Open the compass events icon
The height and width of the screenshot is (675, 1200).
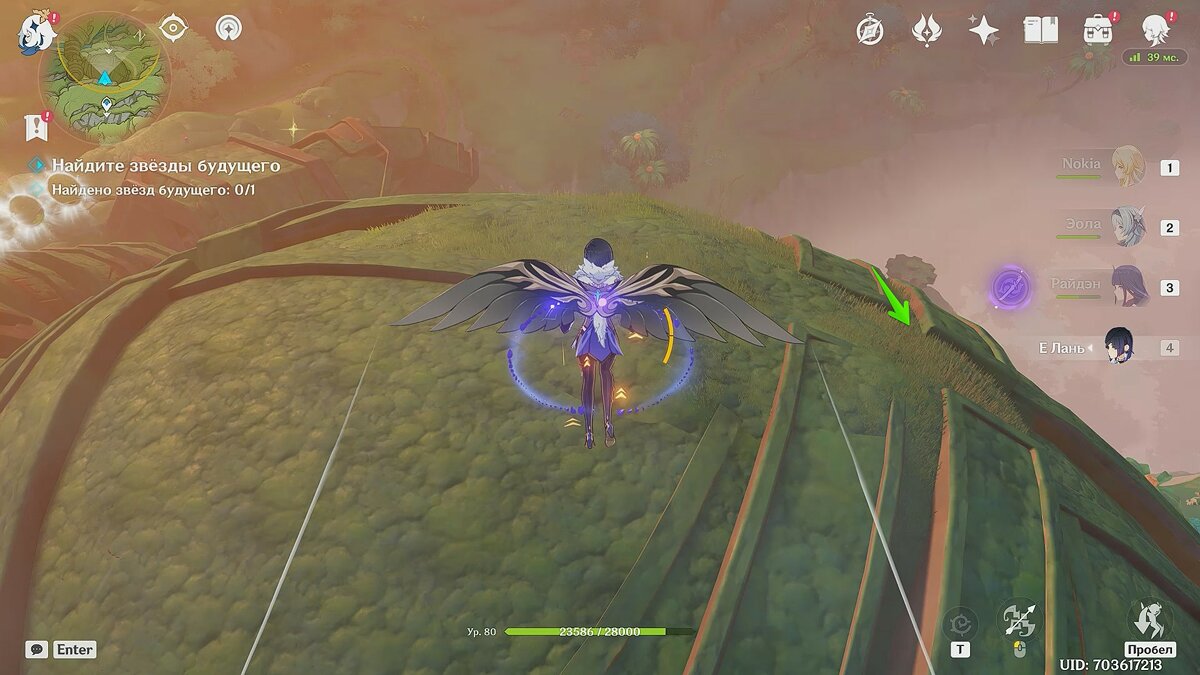click(870, 31)
